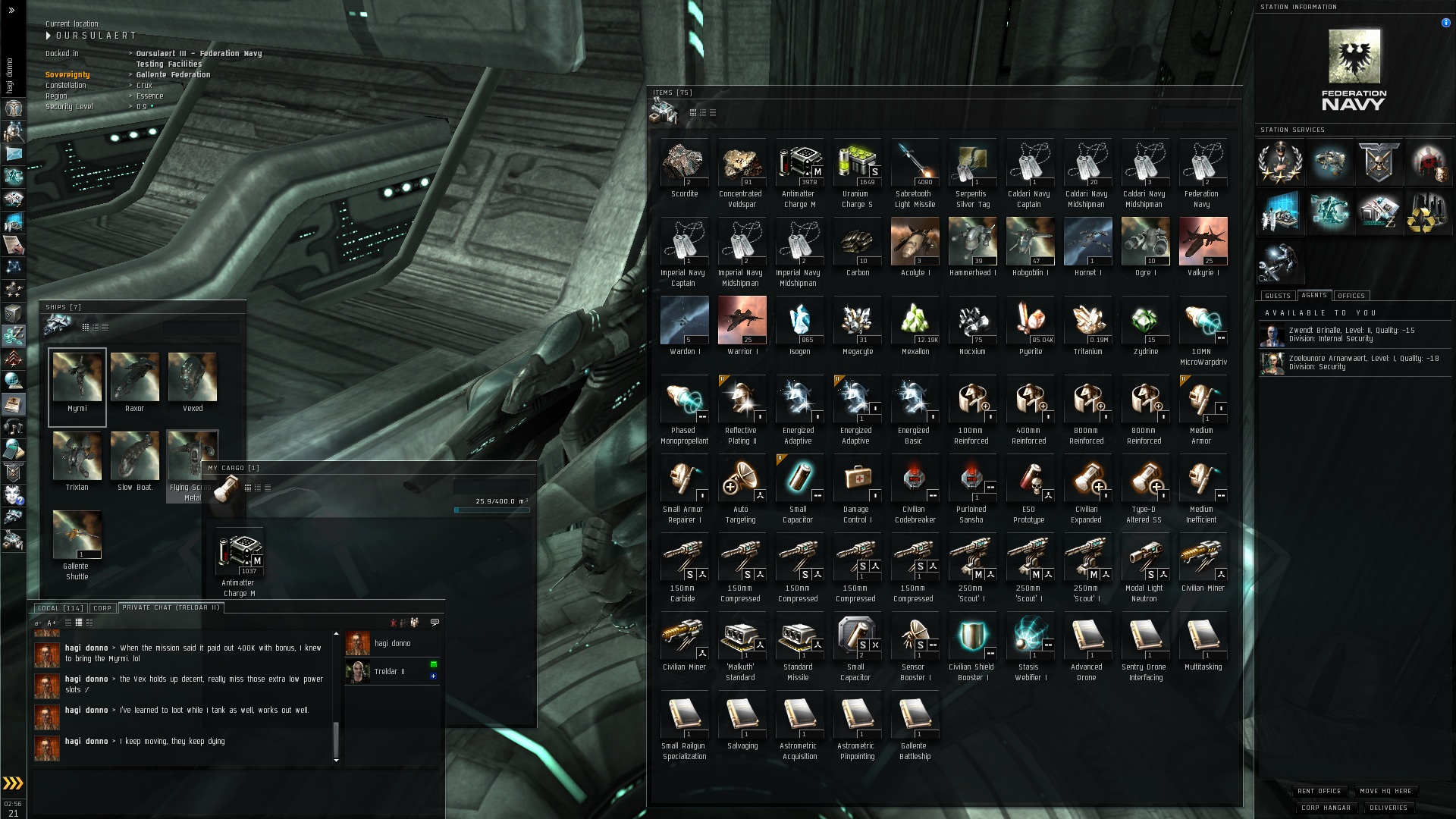The height and width of the screenshot is (819, 1456).
Task: Open the Deliveries hangar
Action: [1389, 808]
